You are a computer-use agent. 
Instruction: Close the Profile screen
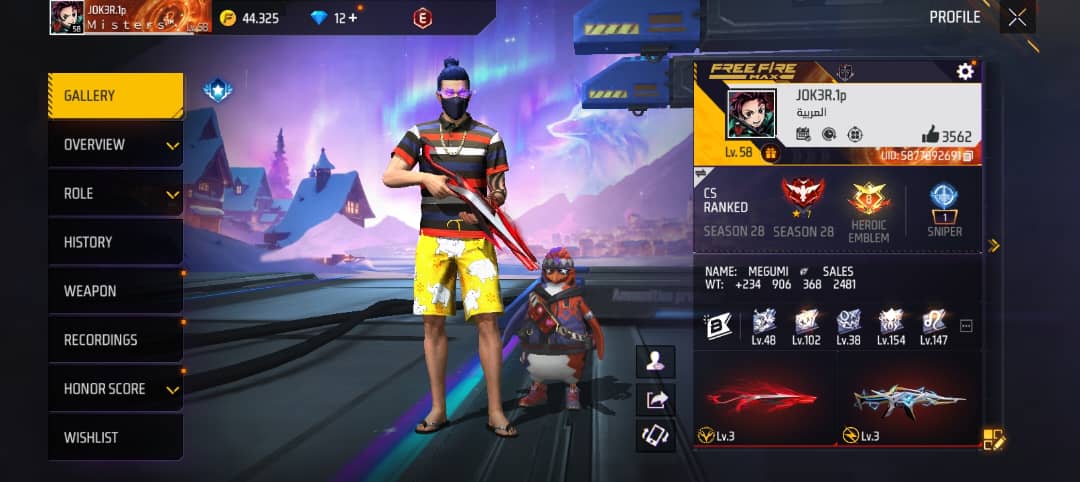click(1017, 17)
